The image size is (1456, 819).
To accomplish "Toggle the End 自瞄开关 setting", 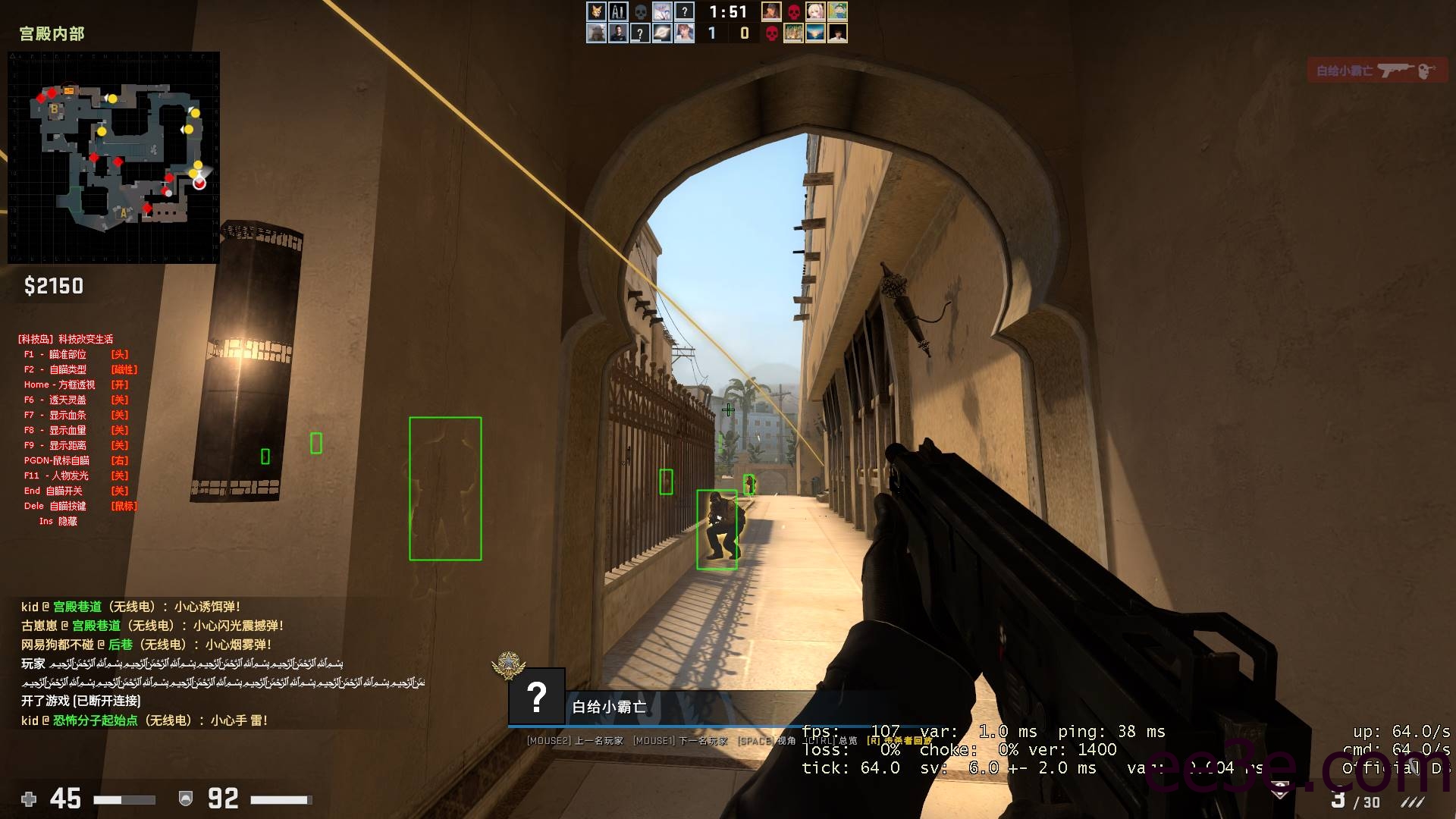I will [x=53, y=491].
